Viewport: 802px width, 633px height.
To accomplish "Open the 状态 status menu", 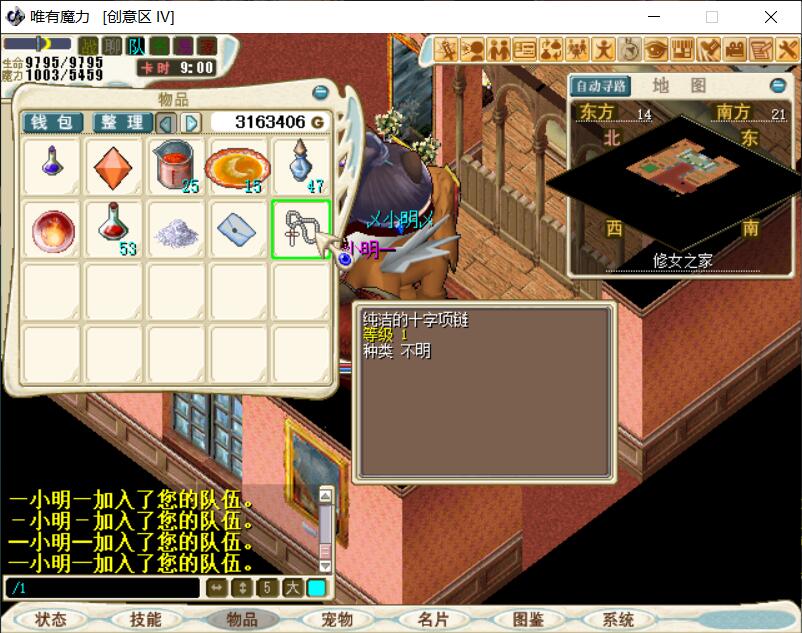I will (x=50, y=620).
